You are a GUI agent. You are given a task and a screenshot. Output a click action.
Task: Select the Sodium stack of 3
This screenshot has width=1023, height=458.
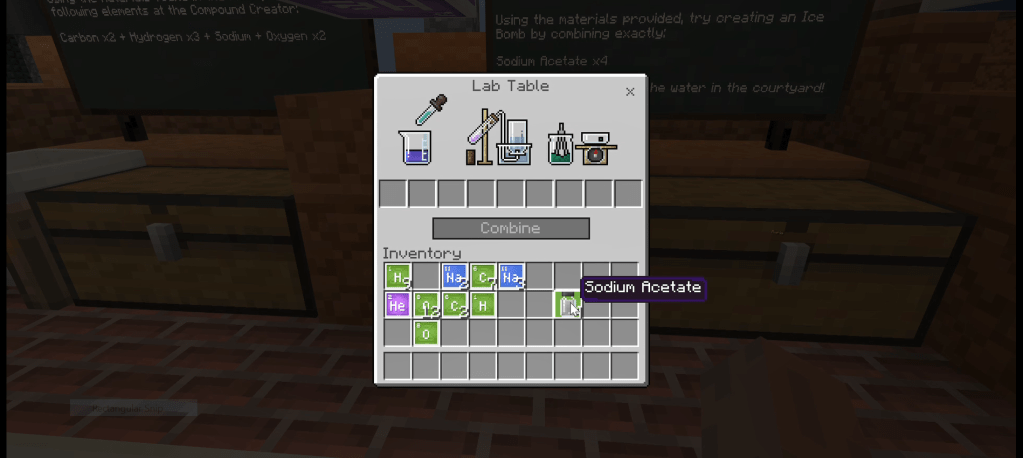(x=511, y=276)
